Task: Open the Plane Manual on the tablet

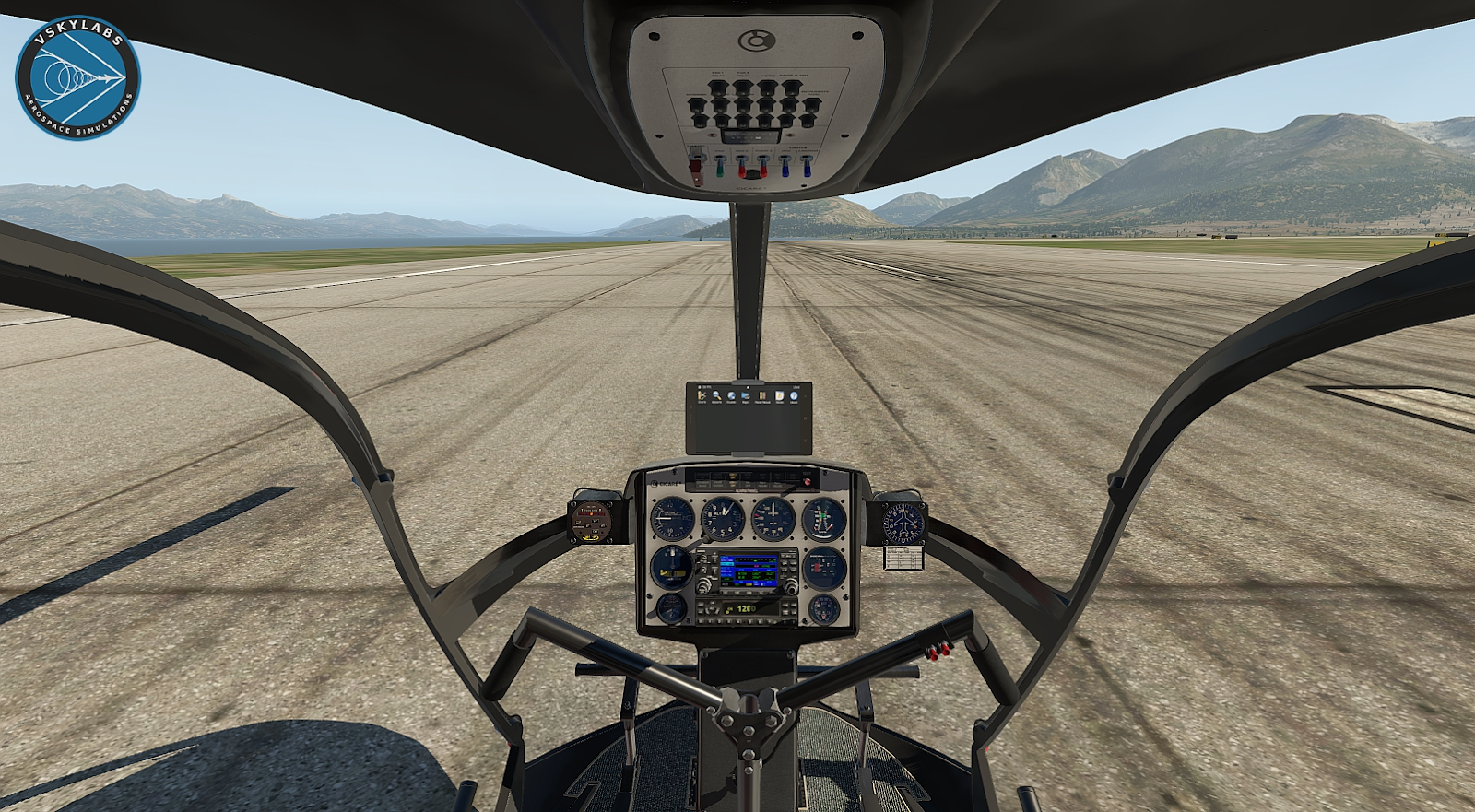Action: (762, 396)
